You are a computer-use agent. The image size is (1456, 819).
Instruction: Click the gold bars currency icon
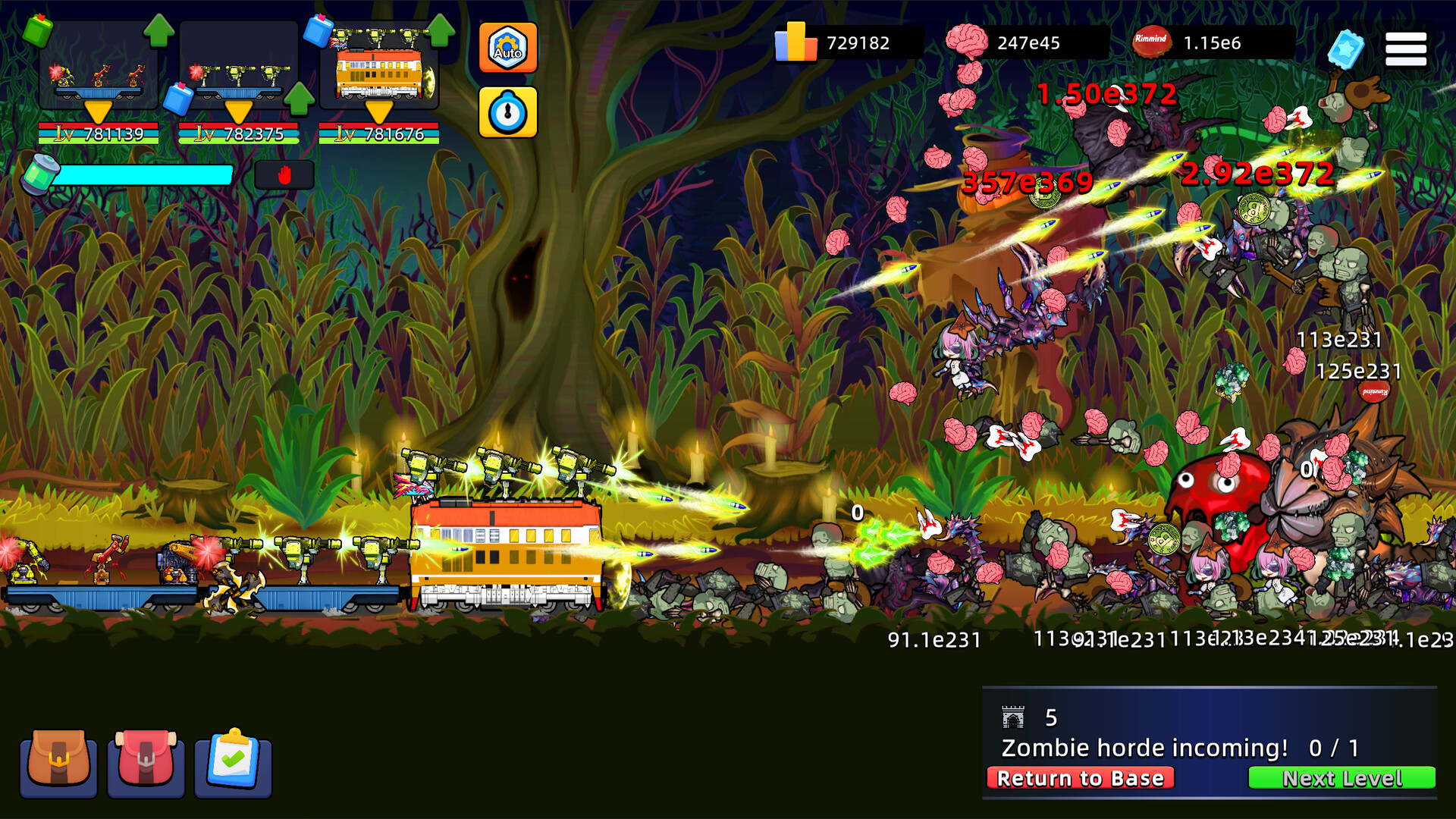pos(795,42)
